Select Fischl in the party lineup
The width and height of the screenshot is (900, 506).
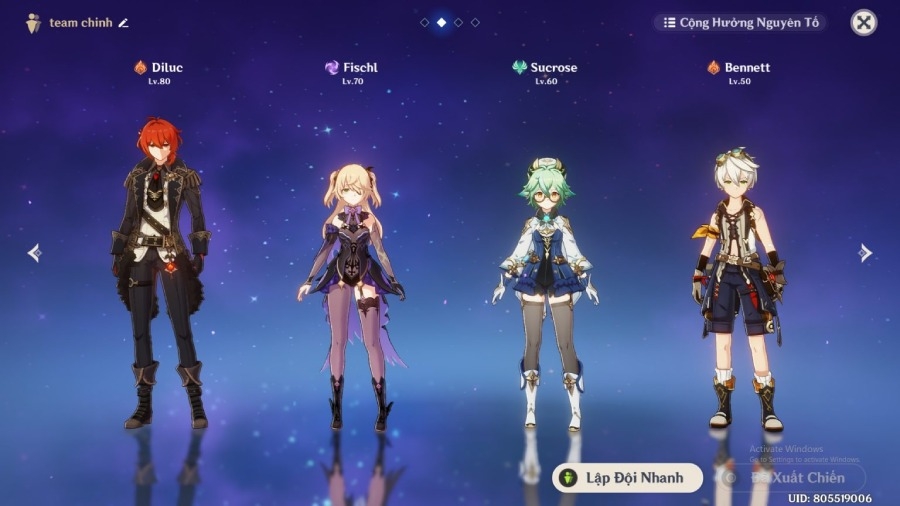[x=352, y=290]
